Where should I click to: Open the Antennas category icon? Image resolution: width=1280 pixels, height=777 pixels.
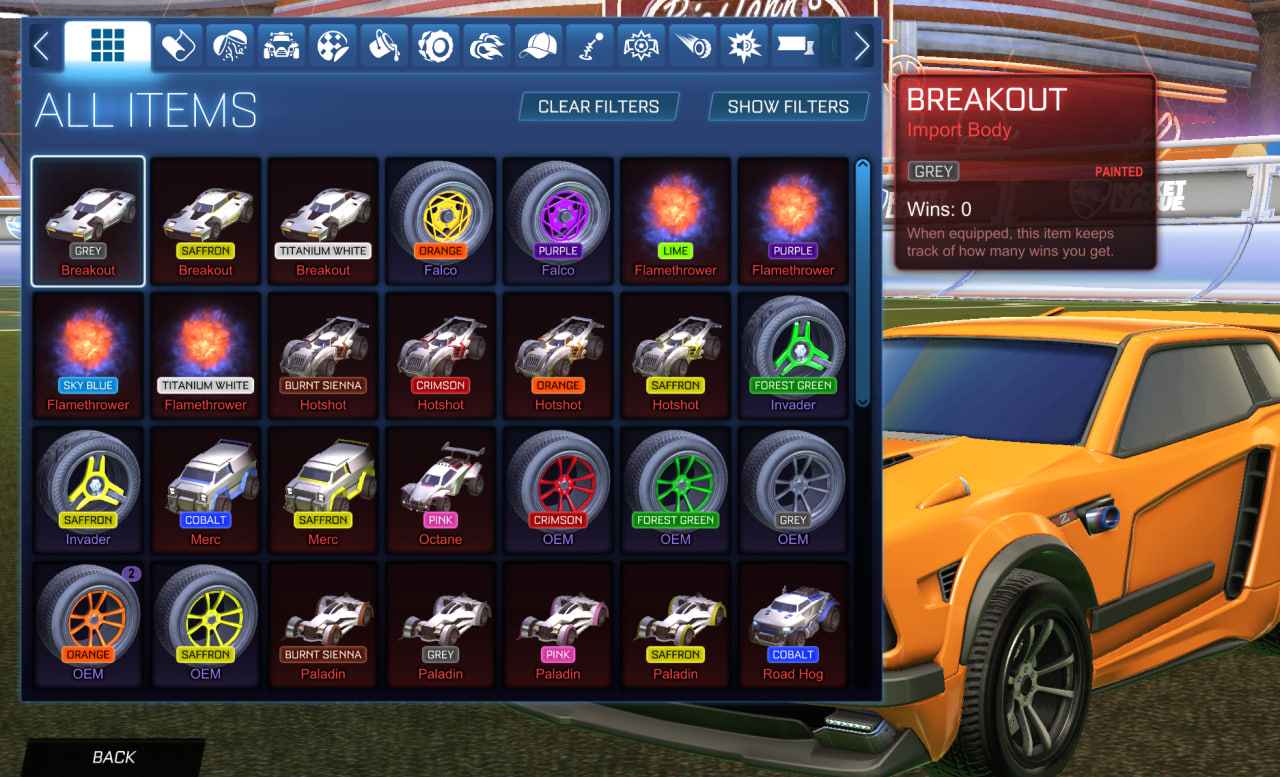pos(590,45)
